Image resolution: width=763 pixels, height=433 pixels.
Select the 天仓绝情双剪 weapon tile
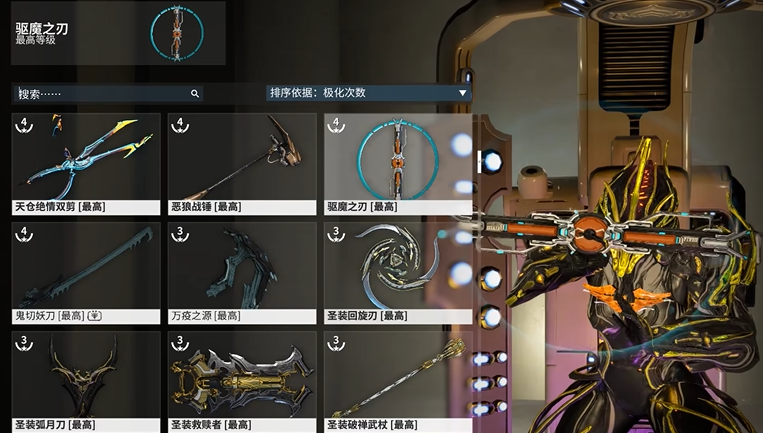(86, 164)
